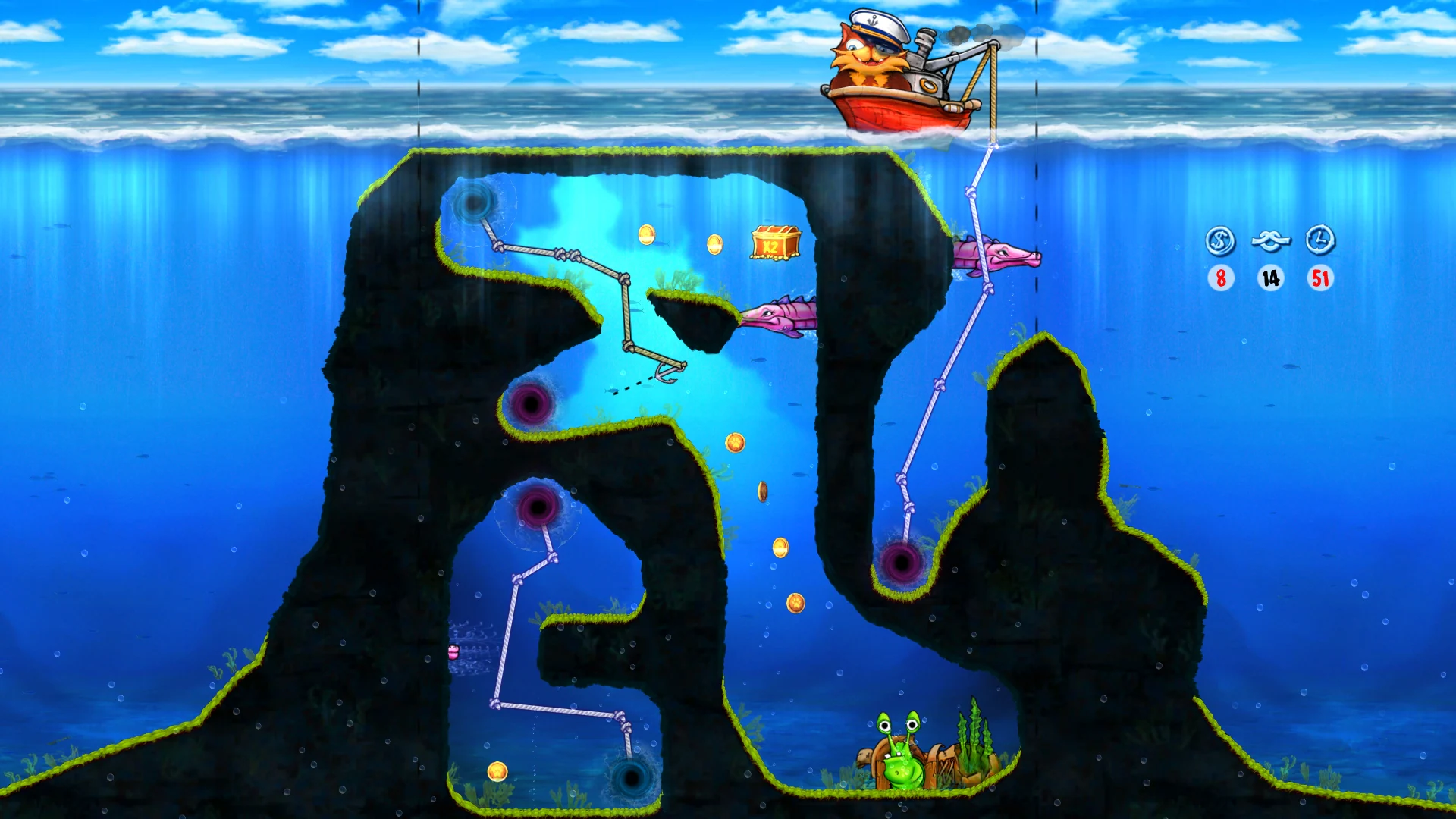Click the black 14 knot counter

(1270, 279)
